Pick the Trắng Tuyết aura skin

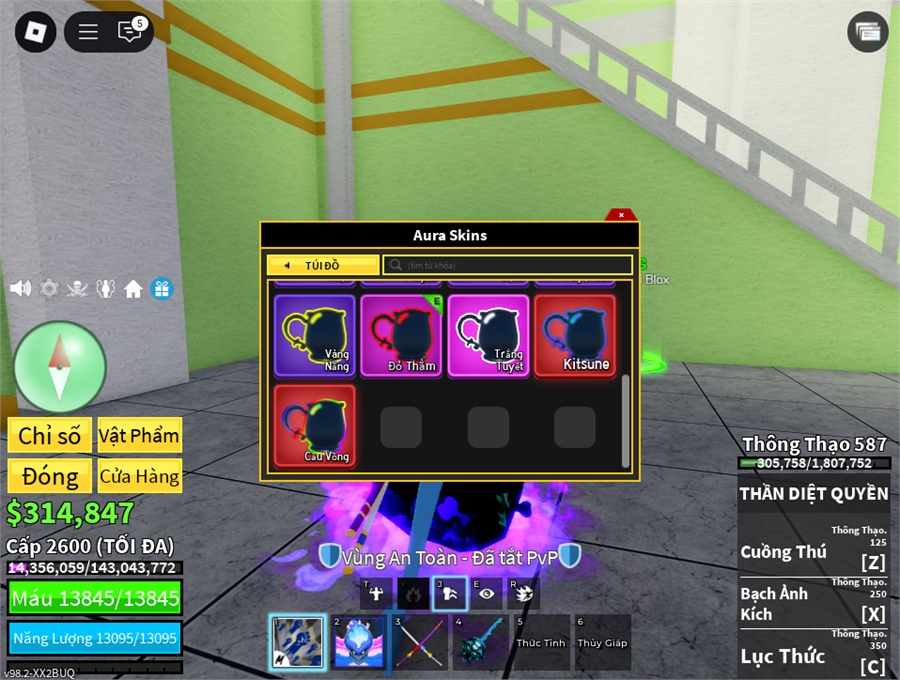pyautogui.click(x=488, y=335)
